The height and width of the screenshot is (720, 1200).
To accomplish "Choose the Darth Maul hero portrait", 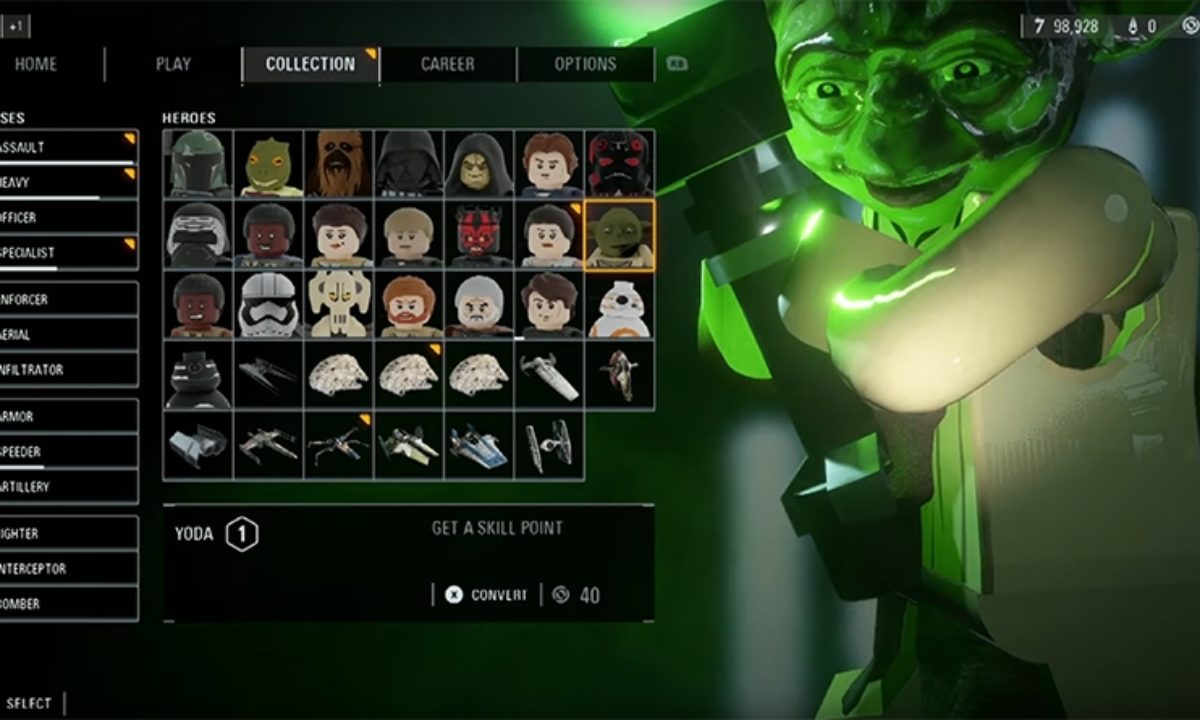I will pyautogui.click(x=479, y=235).
